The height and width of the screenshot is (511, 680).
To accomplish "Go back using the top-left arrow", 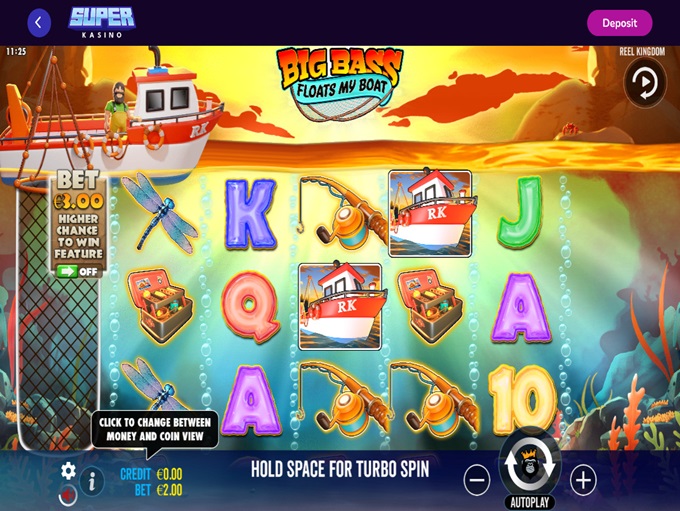I will pyautogui.click(x=39, y=23).
